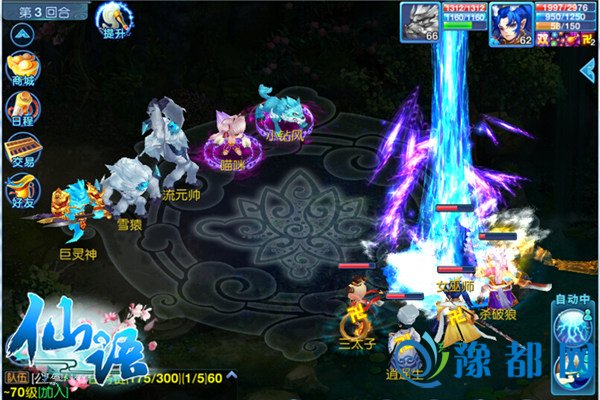Select the blue-haired player portrait
This screenshot has width=600, height=400.
point(508,22)
